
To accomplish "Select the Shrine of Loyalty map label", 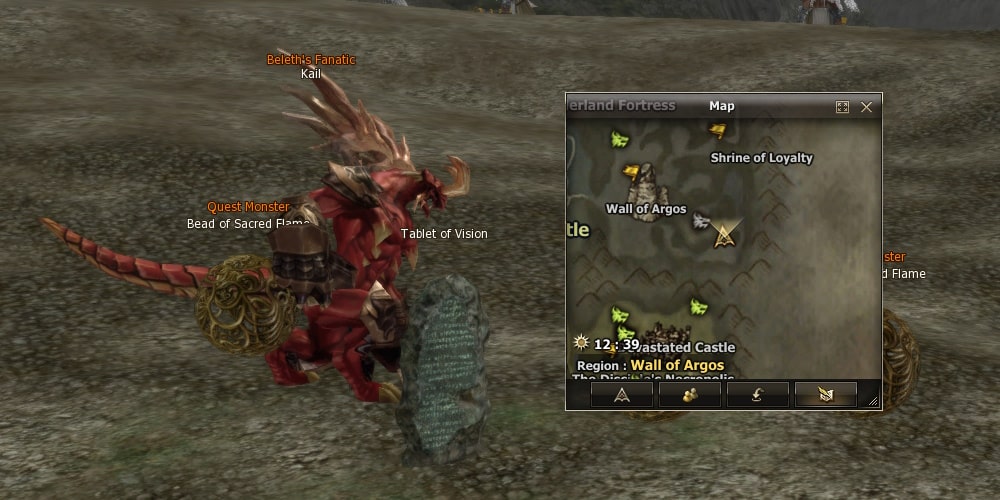I will click(761, 158).
